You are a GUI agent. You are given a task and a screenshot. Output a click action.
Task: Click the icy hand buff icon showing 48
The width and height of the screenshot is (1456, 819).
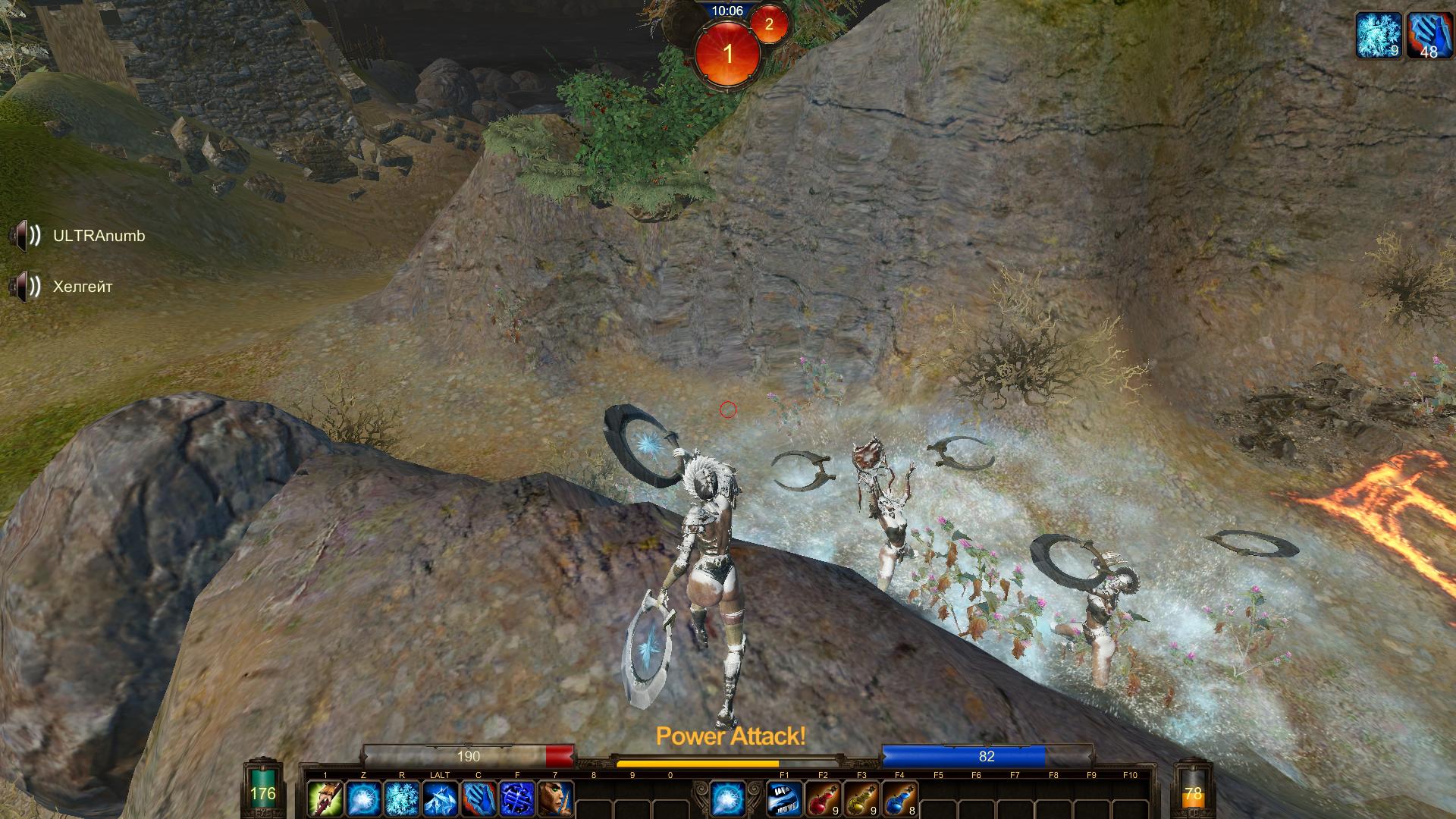(x=1429, y=35)
